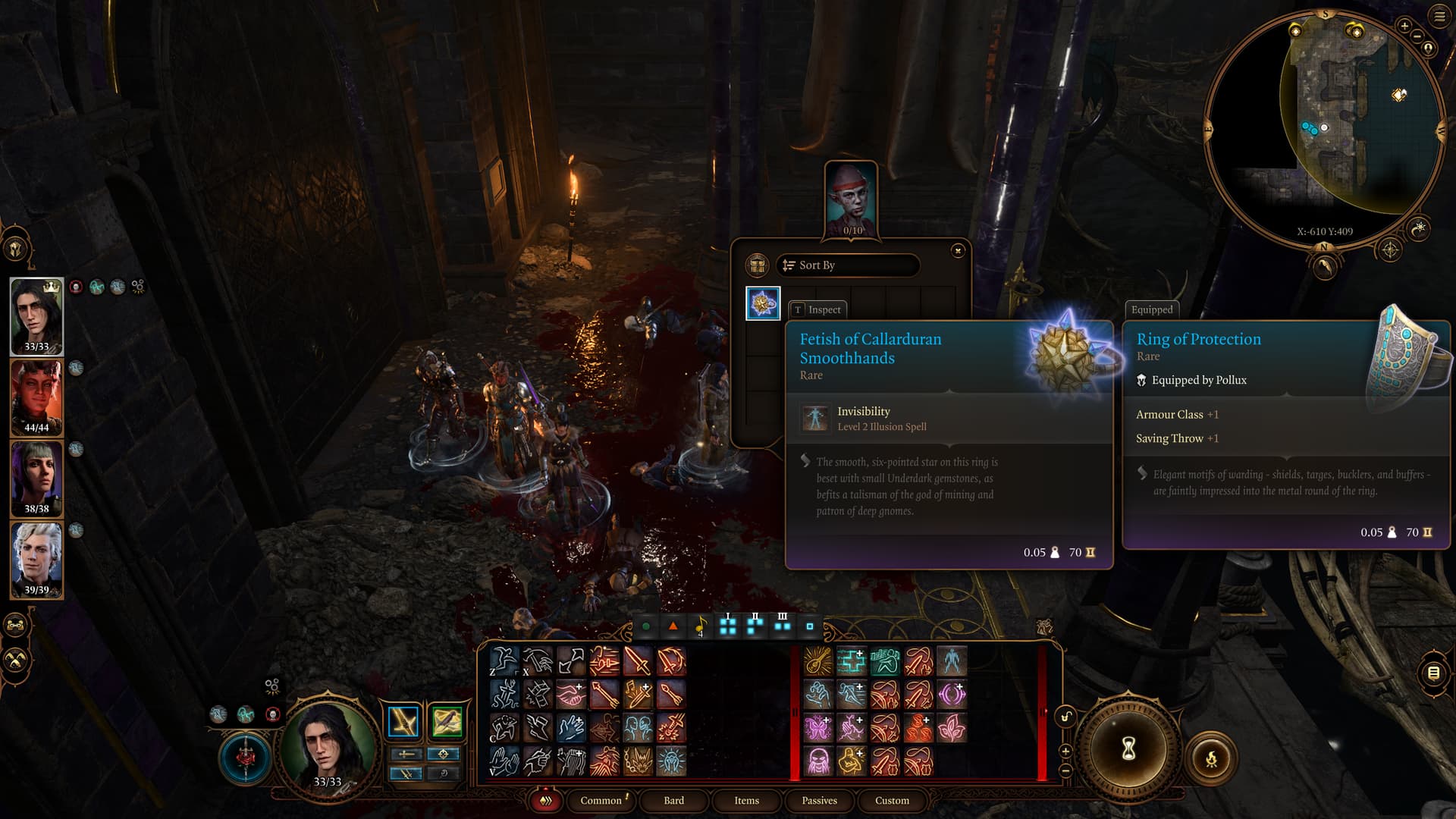
Task: Open the journal scroll icon
Action: click(x=1433, y=673)
